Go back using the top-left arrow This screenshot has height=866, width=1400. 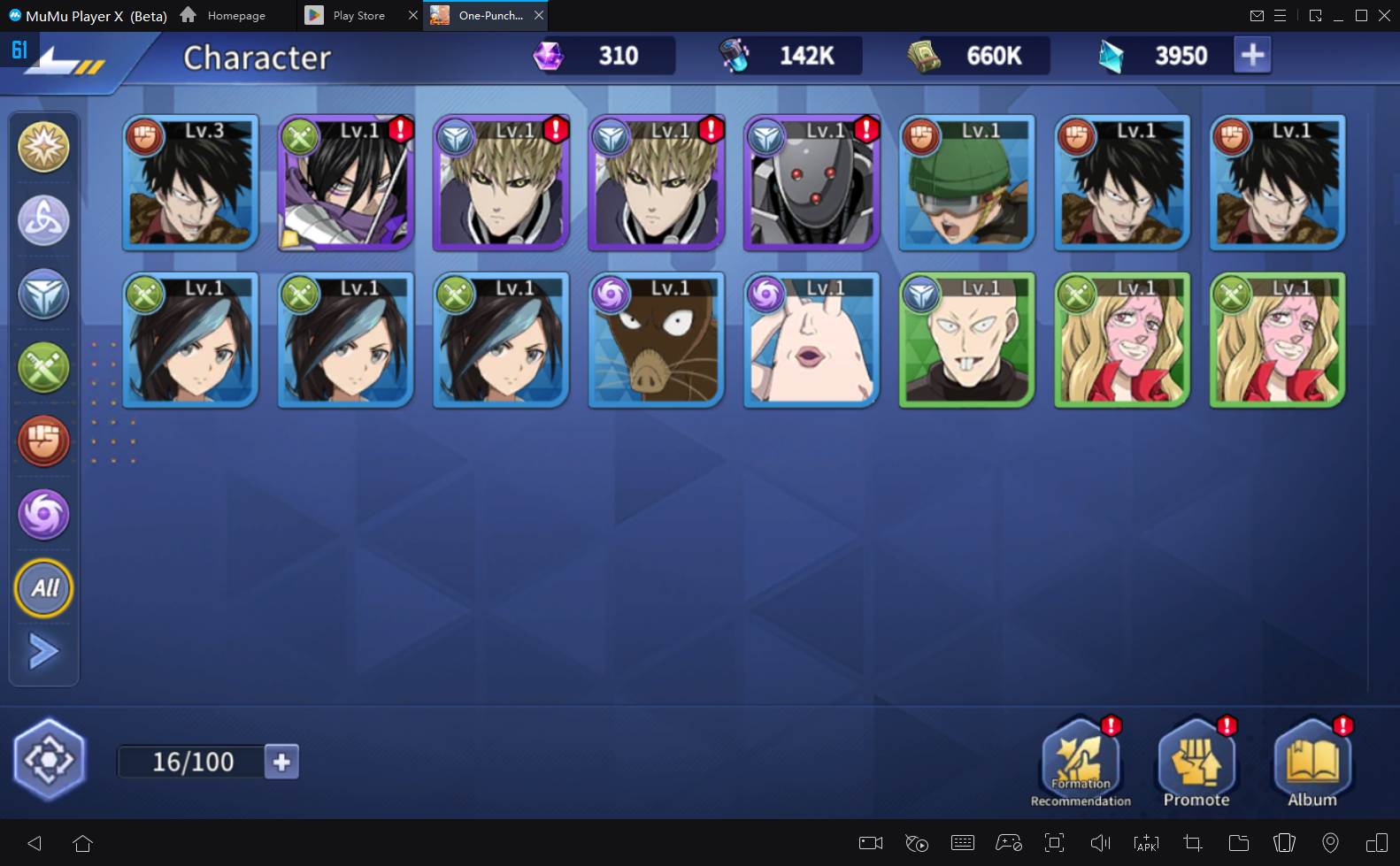pyautogui.click(x=62, y=62)
